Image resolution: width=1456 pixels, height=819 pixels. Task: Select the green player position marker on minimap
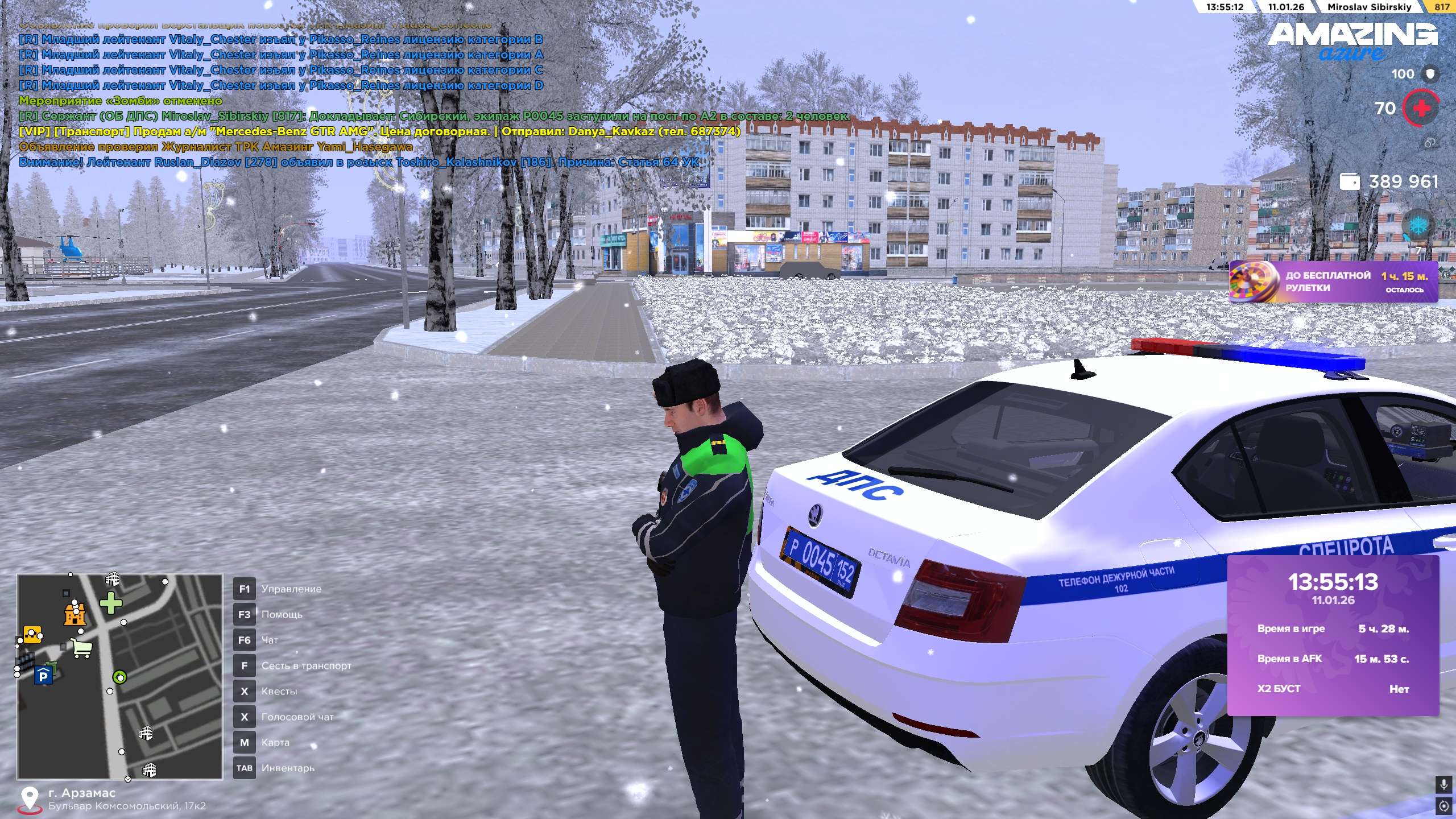coord(119,677)
